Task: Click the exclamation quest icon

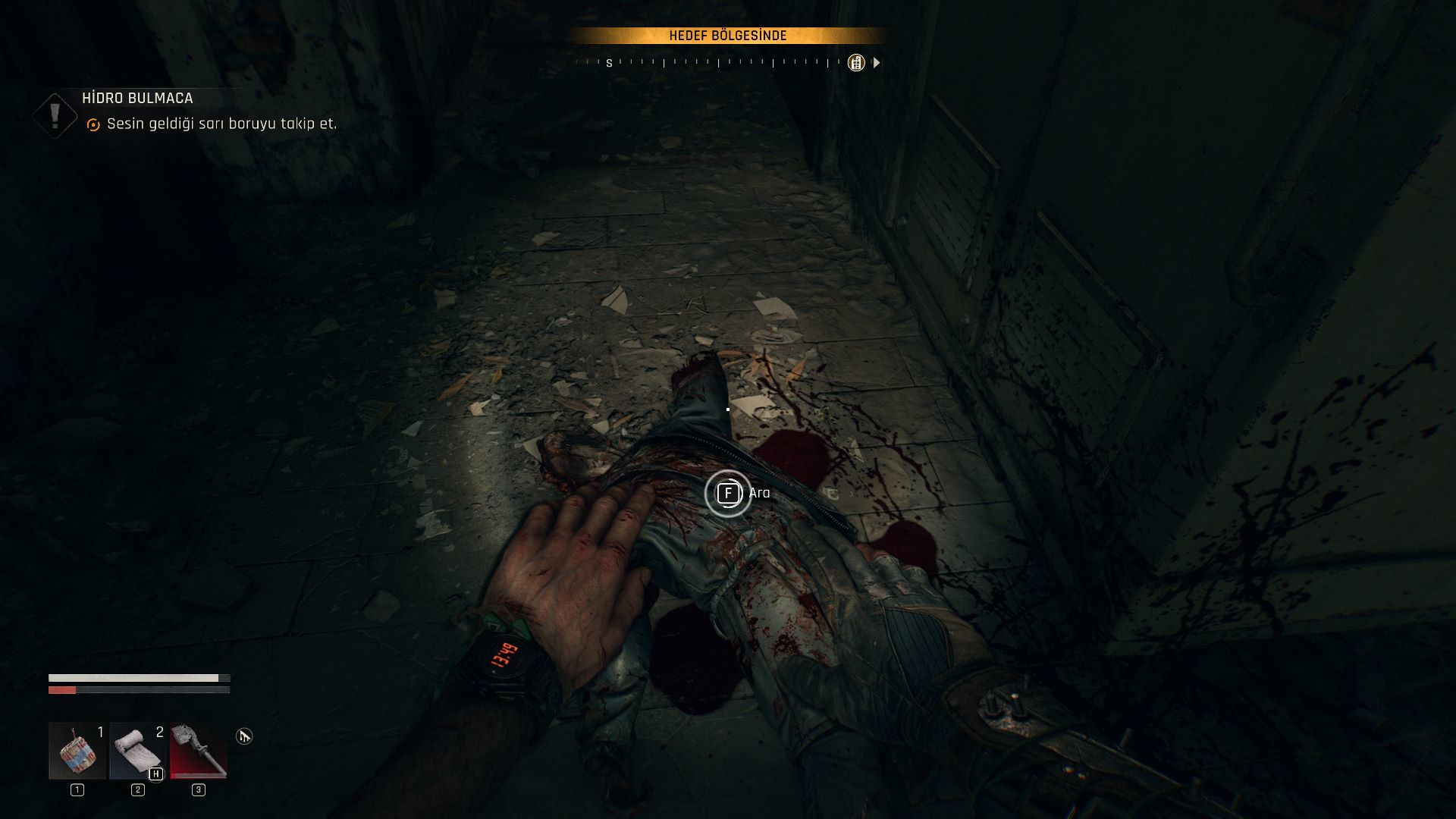Action: click(55, 115)
